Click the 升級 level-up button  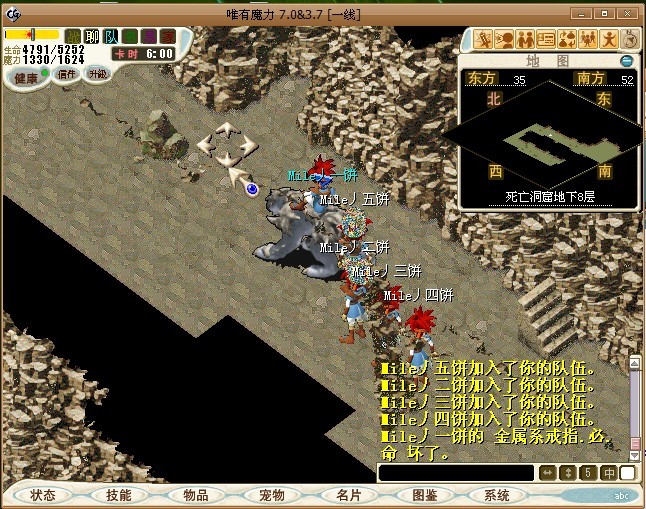(x=97, y=73)
